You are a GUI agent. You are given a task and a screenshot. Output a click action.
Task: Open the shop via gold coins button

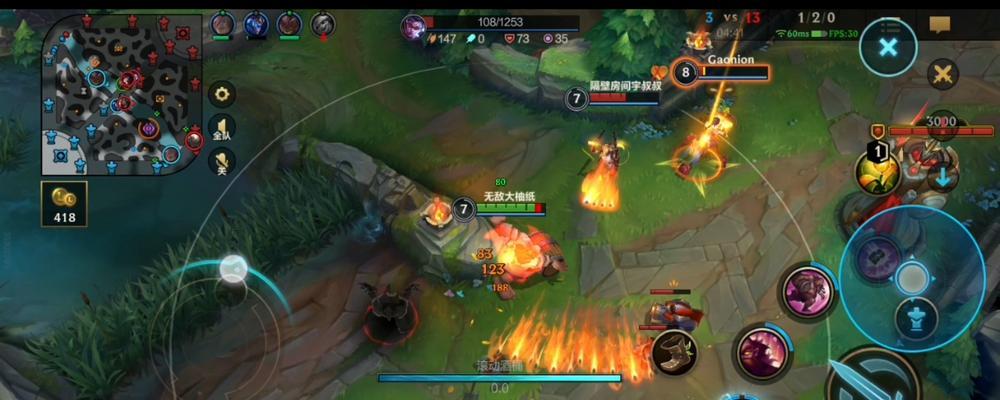click(64, 203)
